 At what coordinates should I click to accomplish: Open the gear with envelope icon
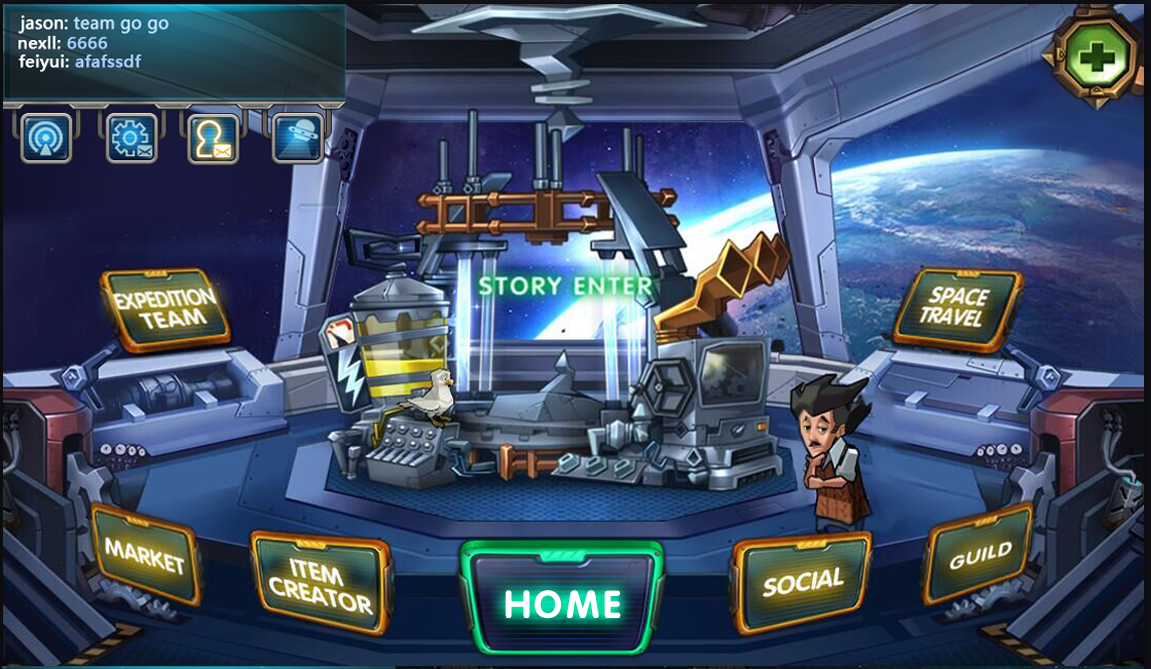pyautogui.click(x=131, y=138)
